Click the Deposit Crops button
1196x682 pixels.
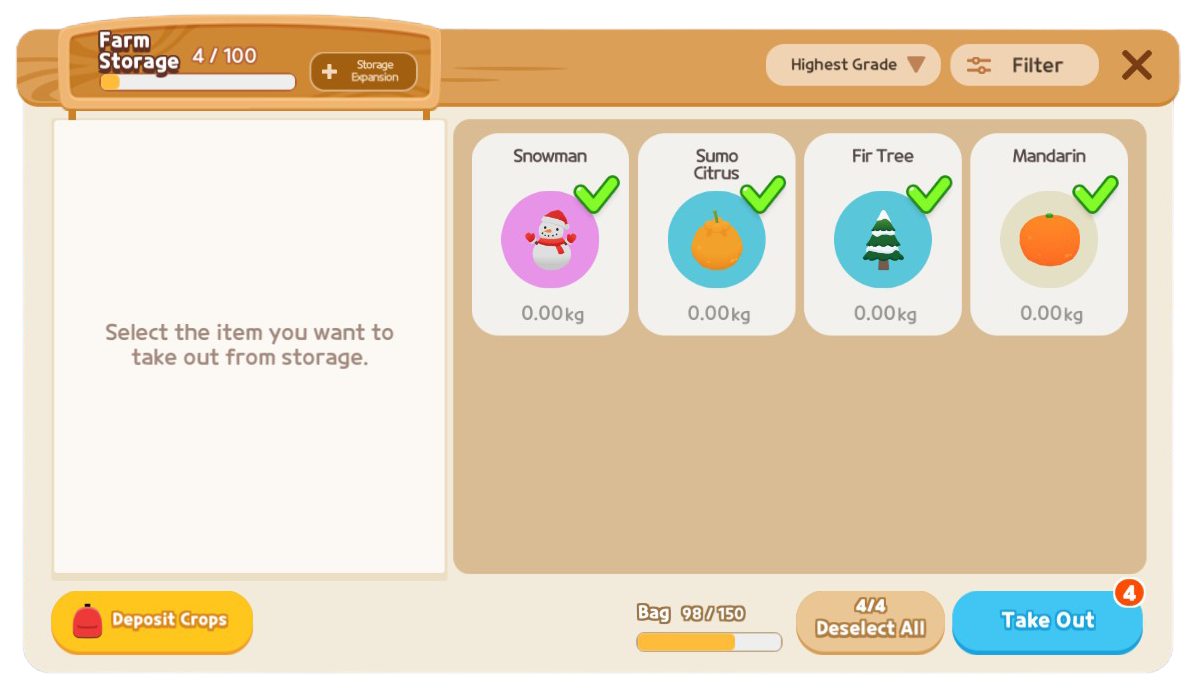[152, 621]
